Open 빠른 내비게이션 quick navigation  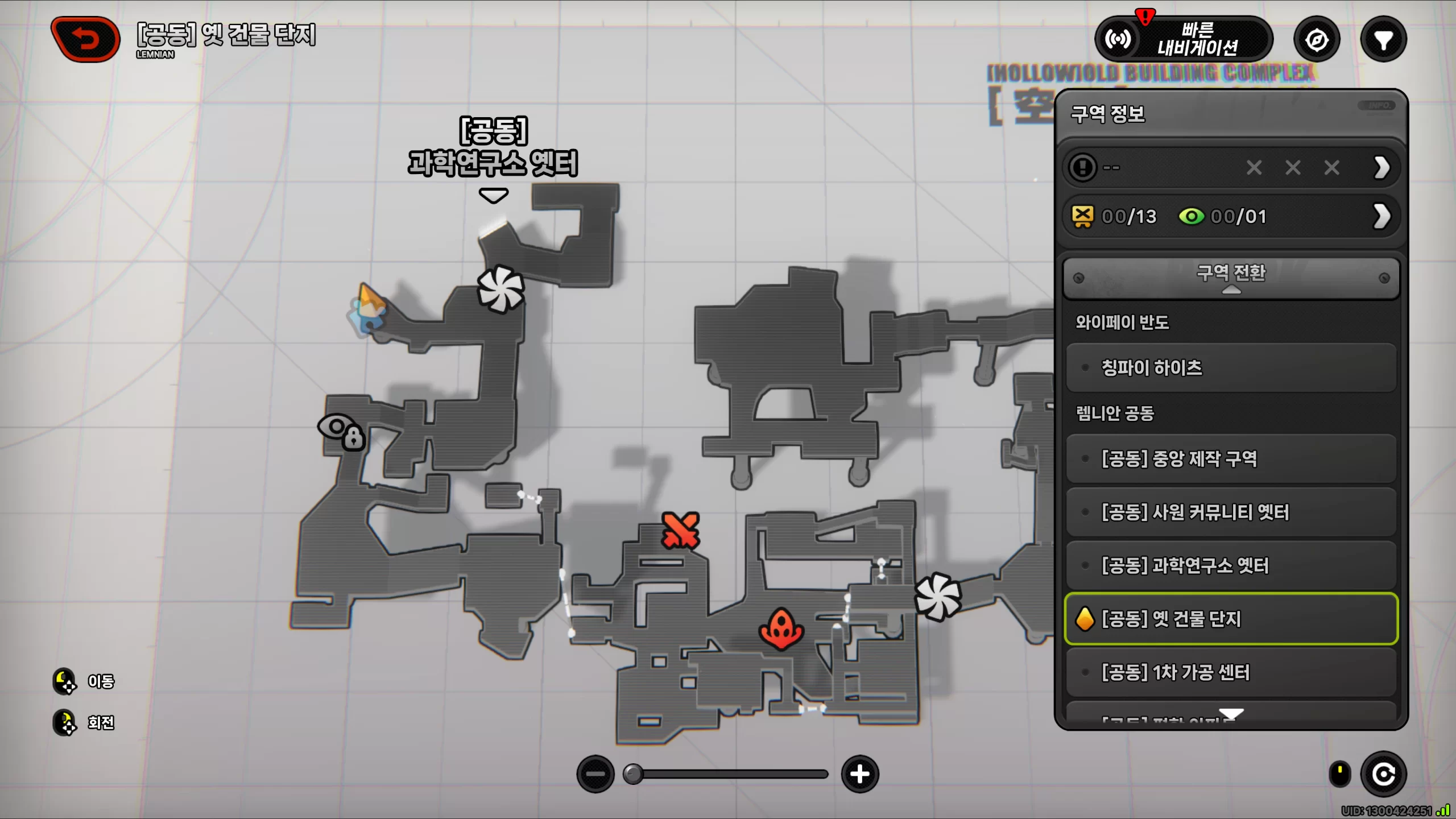click(1184, 39)
